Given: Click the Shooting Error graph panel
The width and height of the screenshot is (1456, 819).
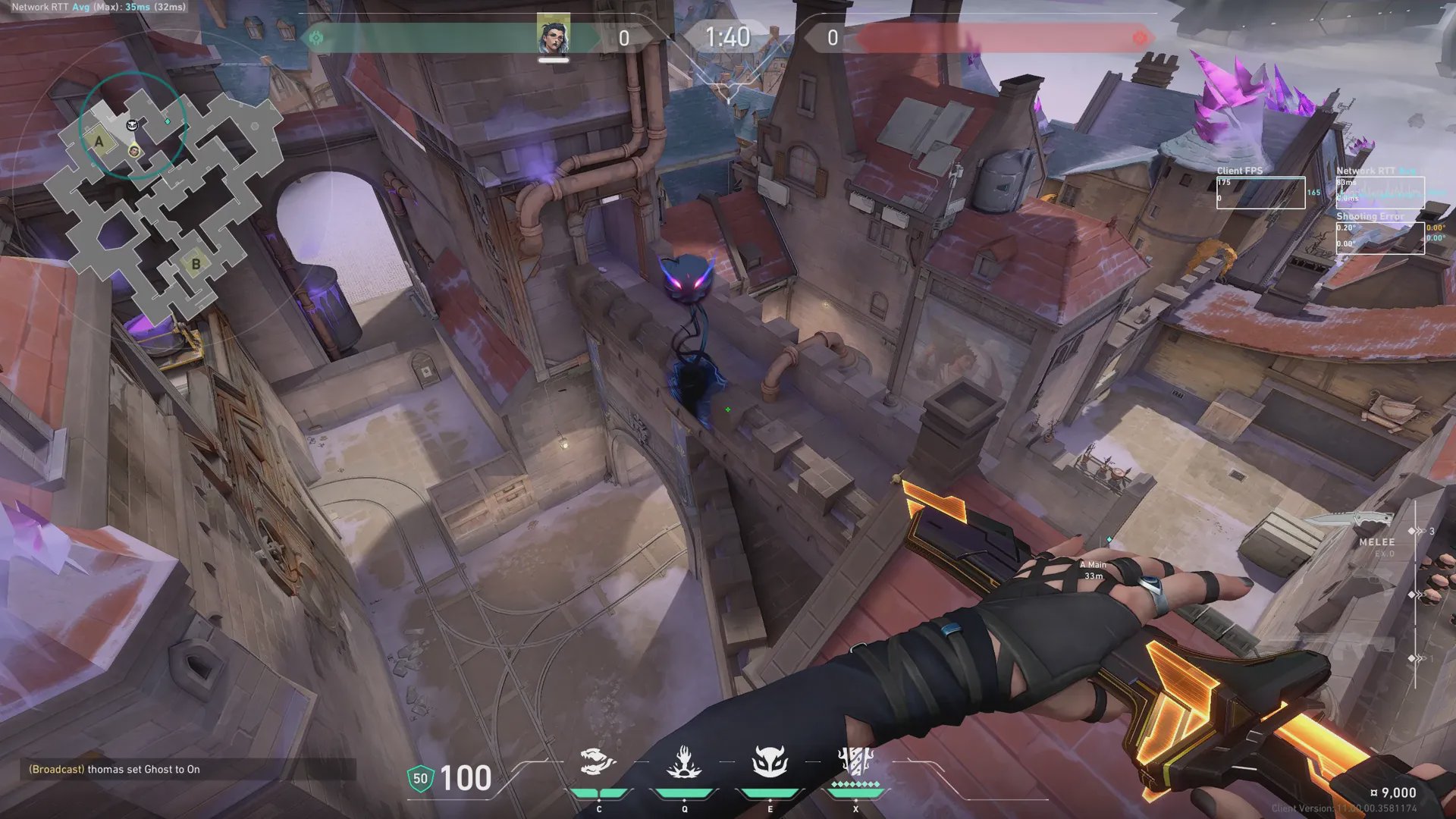Looking at the screenshot, I should (1379, 237).
